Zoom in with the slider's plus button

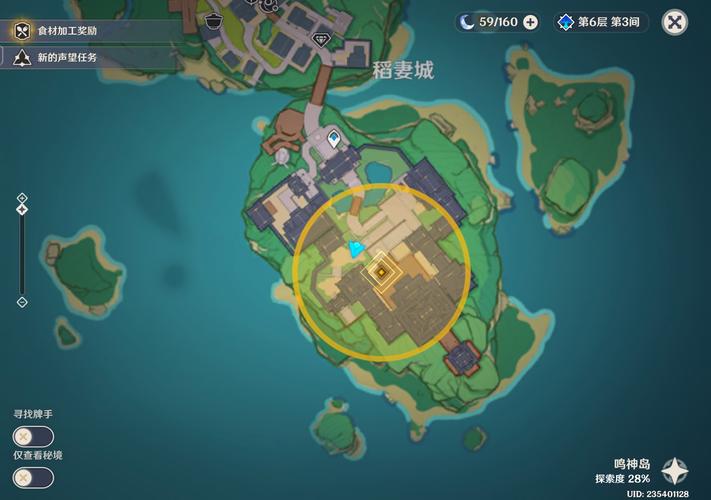pyautogui.click(x=22, y=197)
